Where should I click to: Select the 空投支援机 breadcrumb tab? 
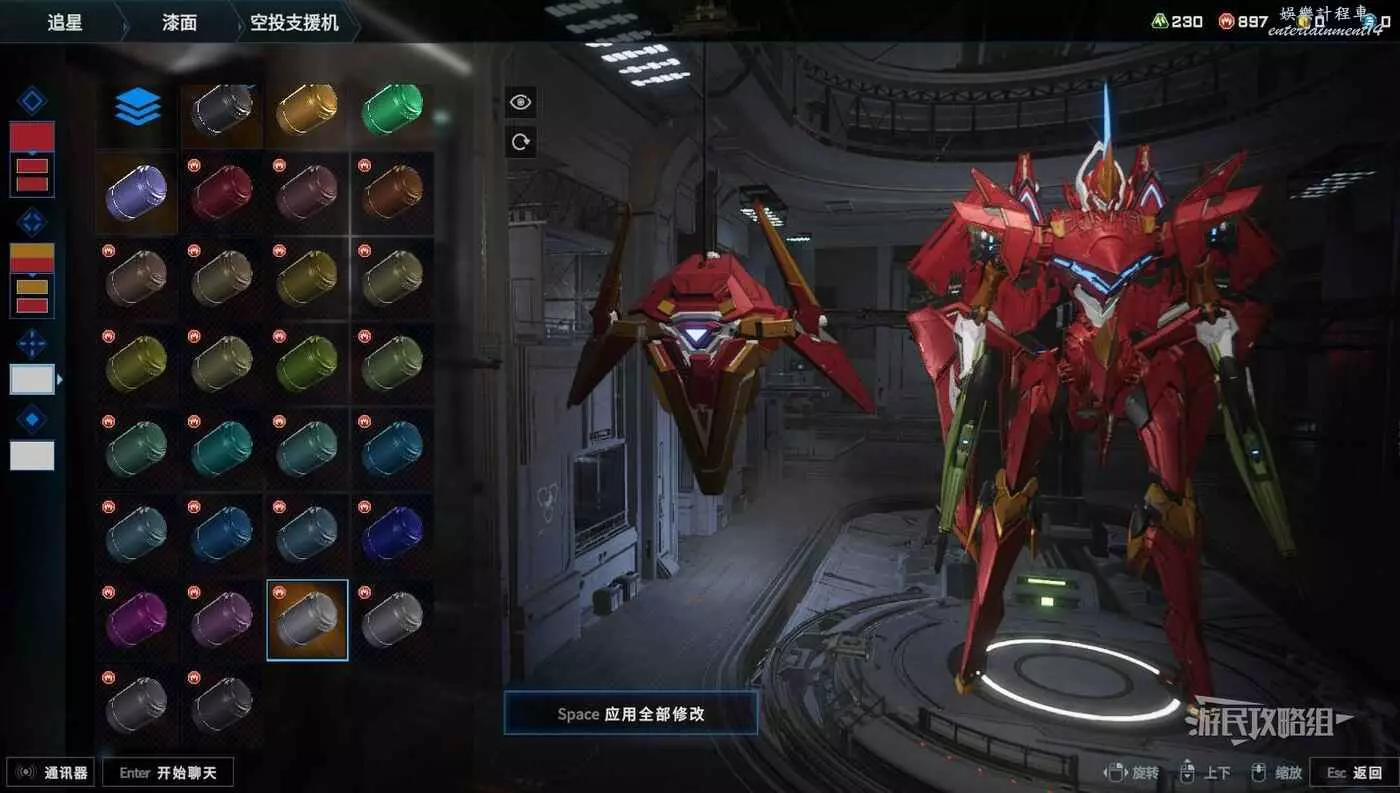294,22
